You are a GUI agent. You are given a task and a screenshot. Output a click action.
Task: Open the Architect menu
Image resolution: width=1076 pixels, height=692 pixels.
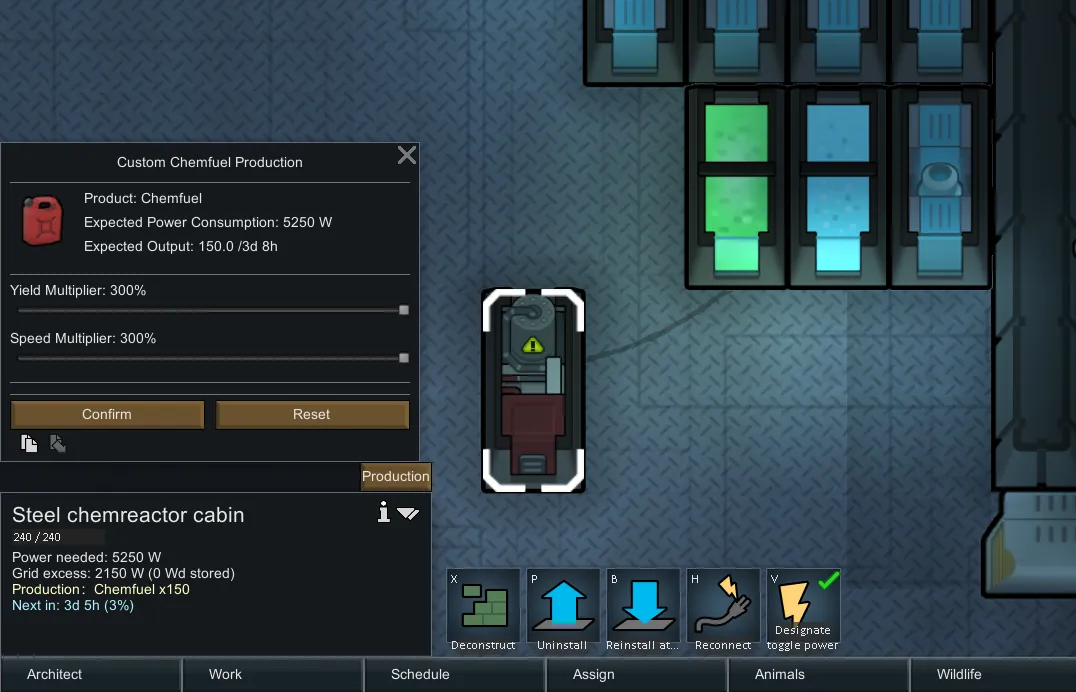coord(55,674)
